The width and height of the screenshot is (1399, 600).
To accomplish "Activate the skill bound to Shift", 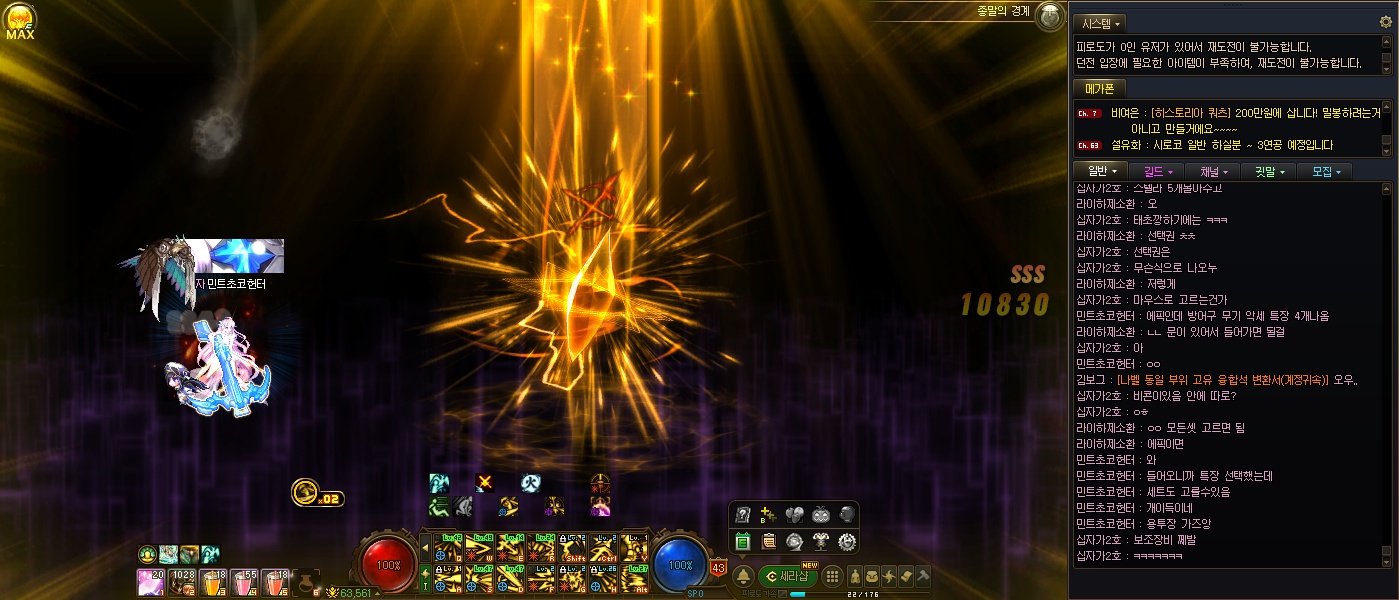I will coord(574,549).
